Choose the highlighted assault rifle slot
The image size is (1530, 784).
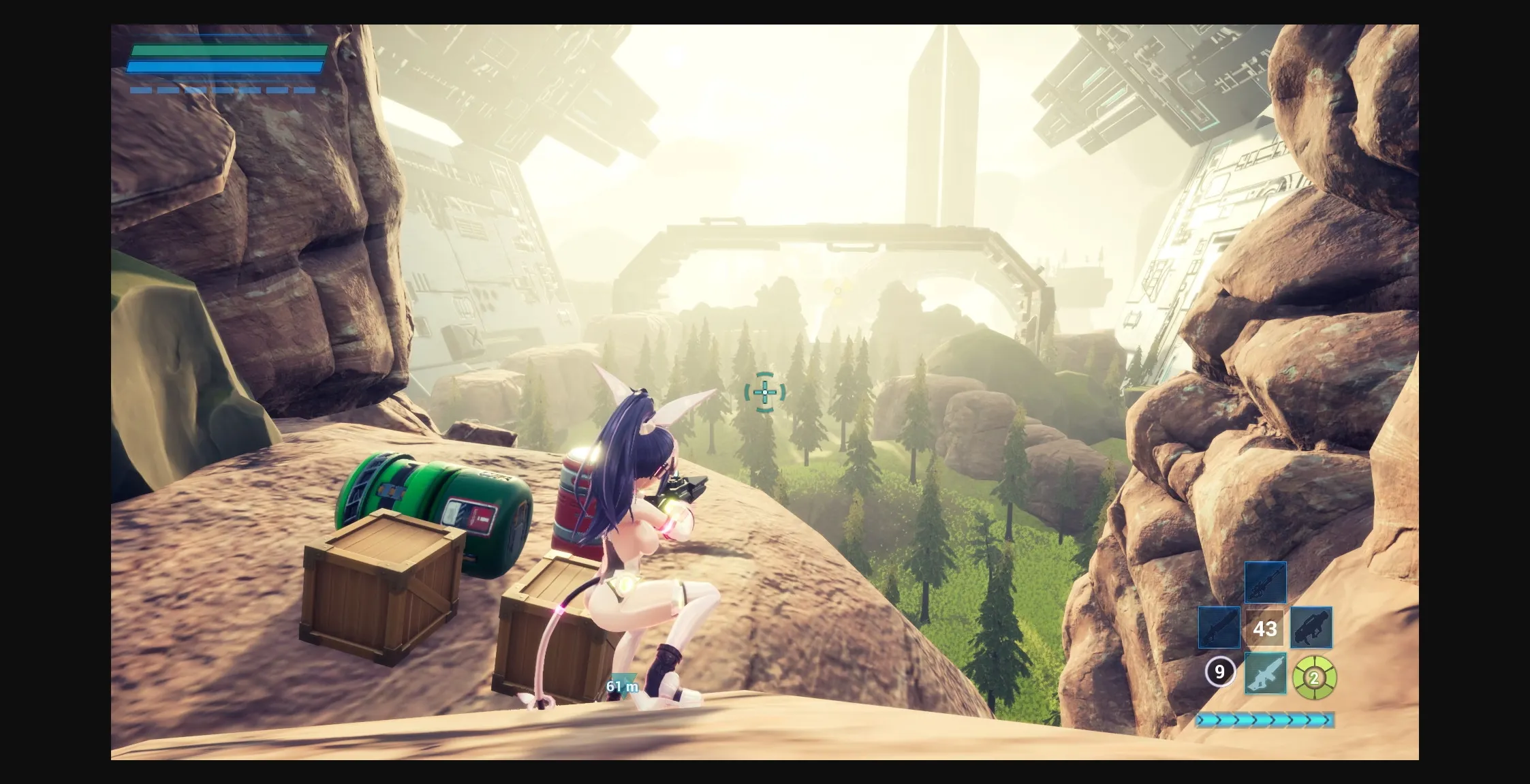(x=1265, y=674)
